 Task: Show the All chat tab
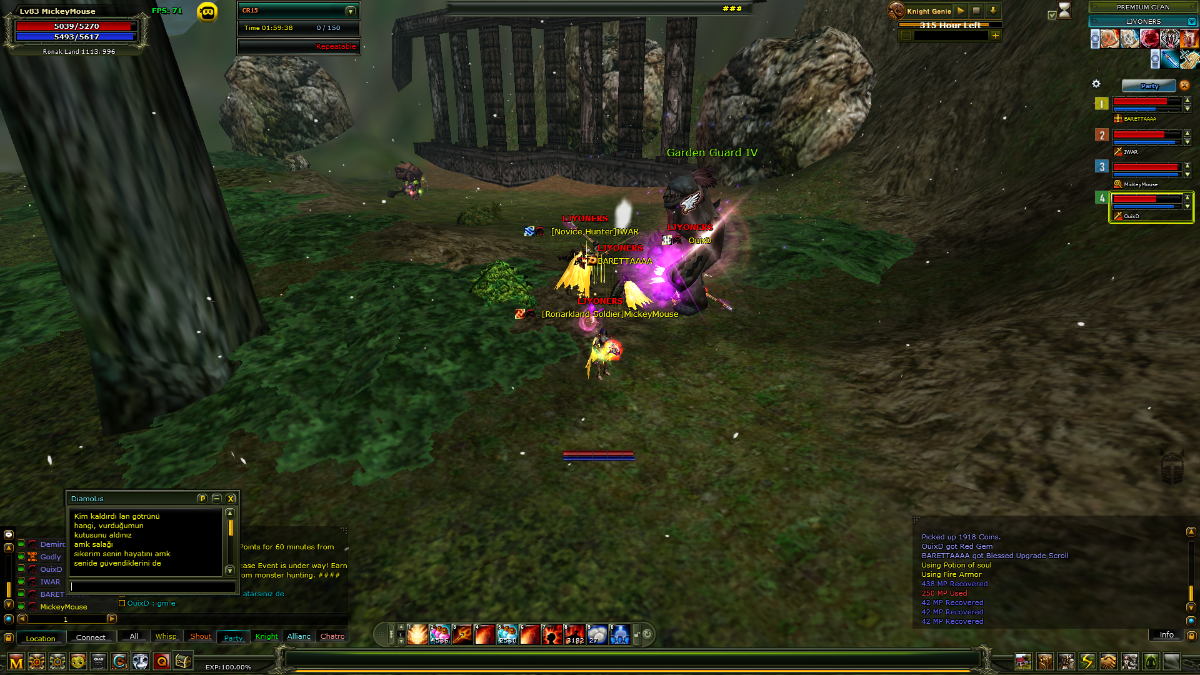point(134,636)
